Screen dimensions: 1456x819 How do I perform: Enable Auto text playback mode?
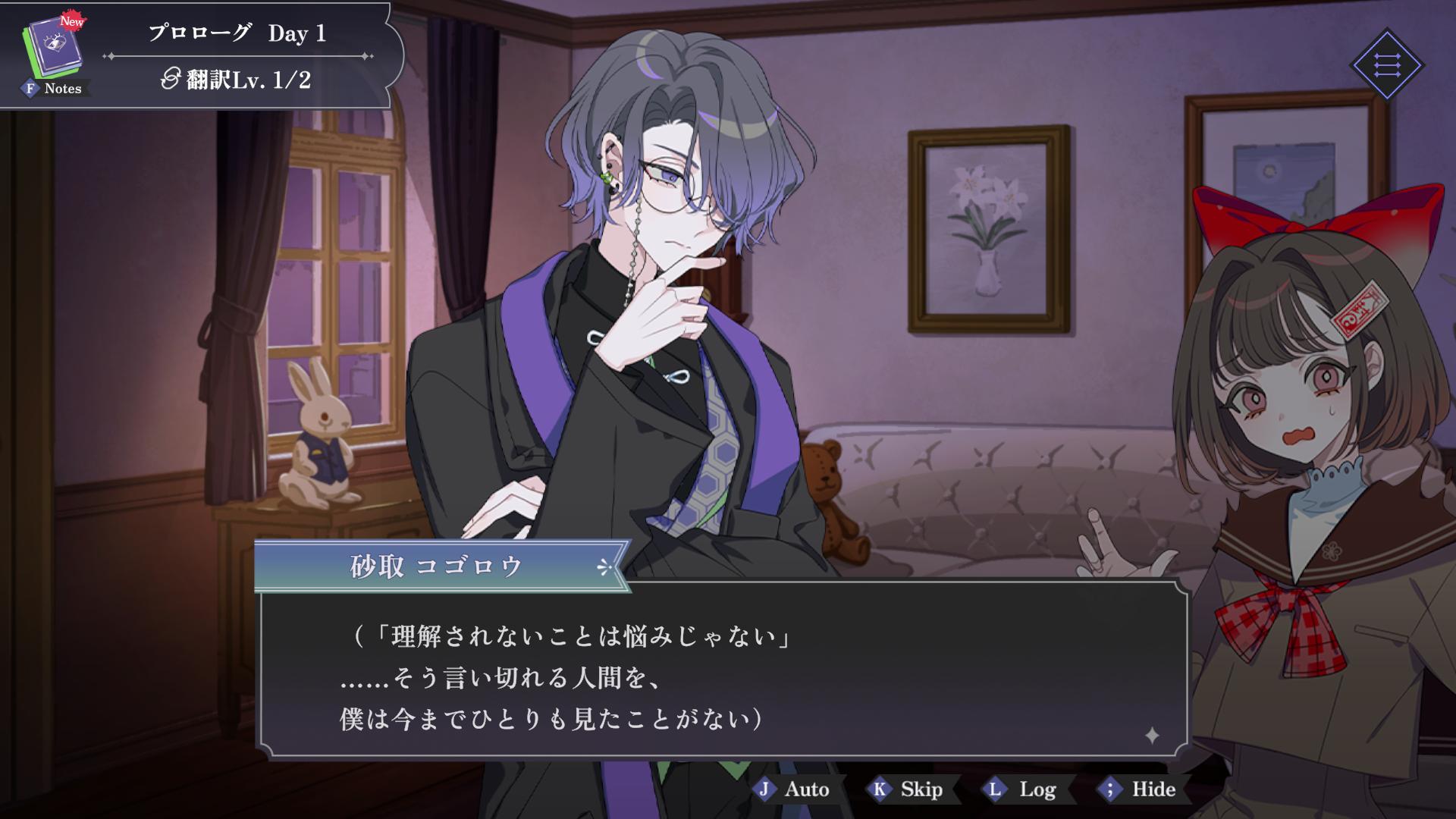pos(805,789)
